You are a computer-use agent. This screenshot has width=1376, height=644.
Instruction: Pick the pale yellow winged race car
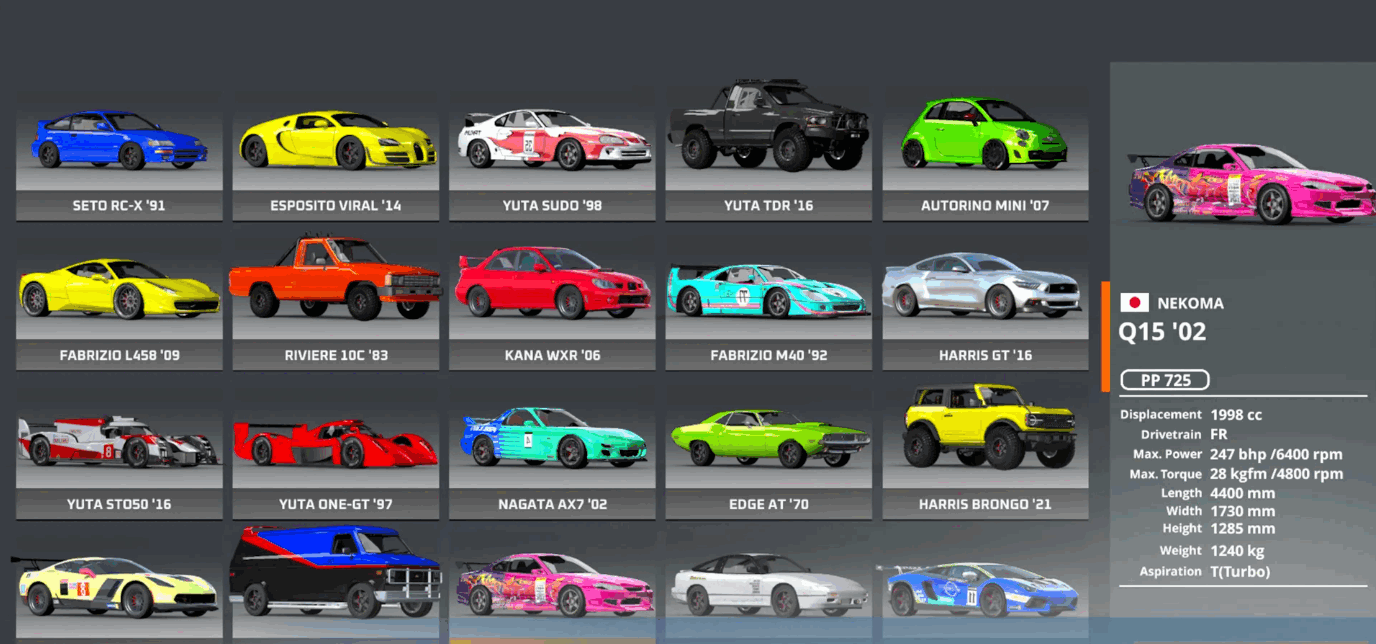pos(119,592)
